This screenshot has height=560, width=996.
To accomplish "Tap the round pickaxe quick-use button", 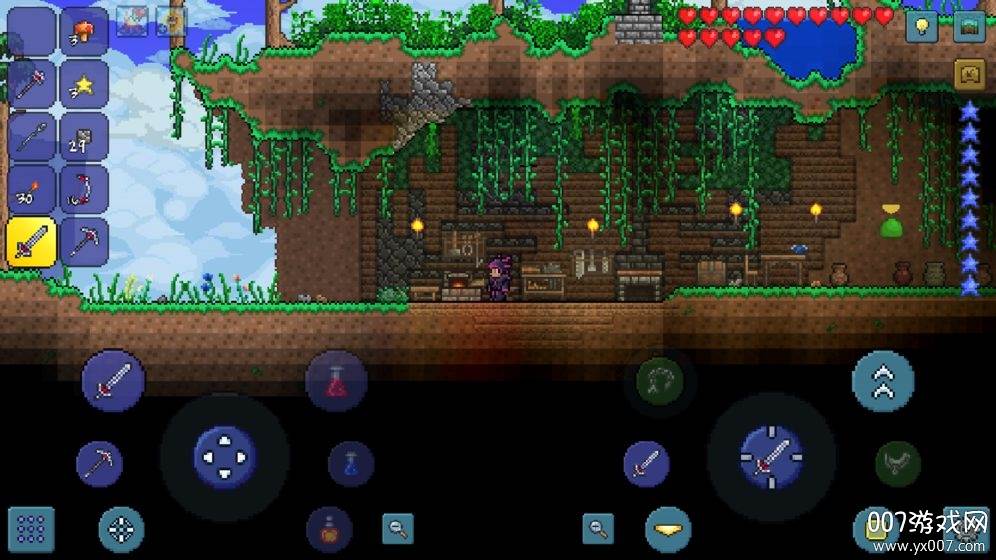I will [100, 463].
